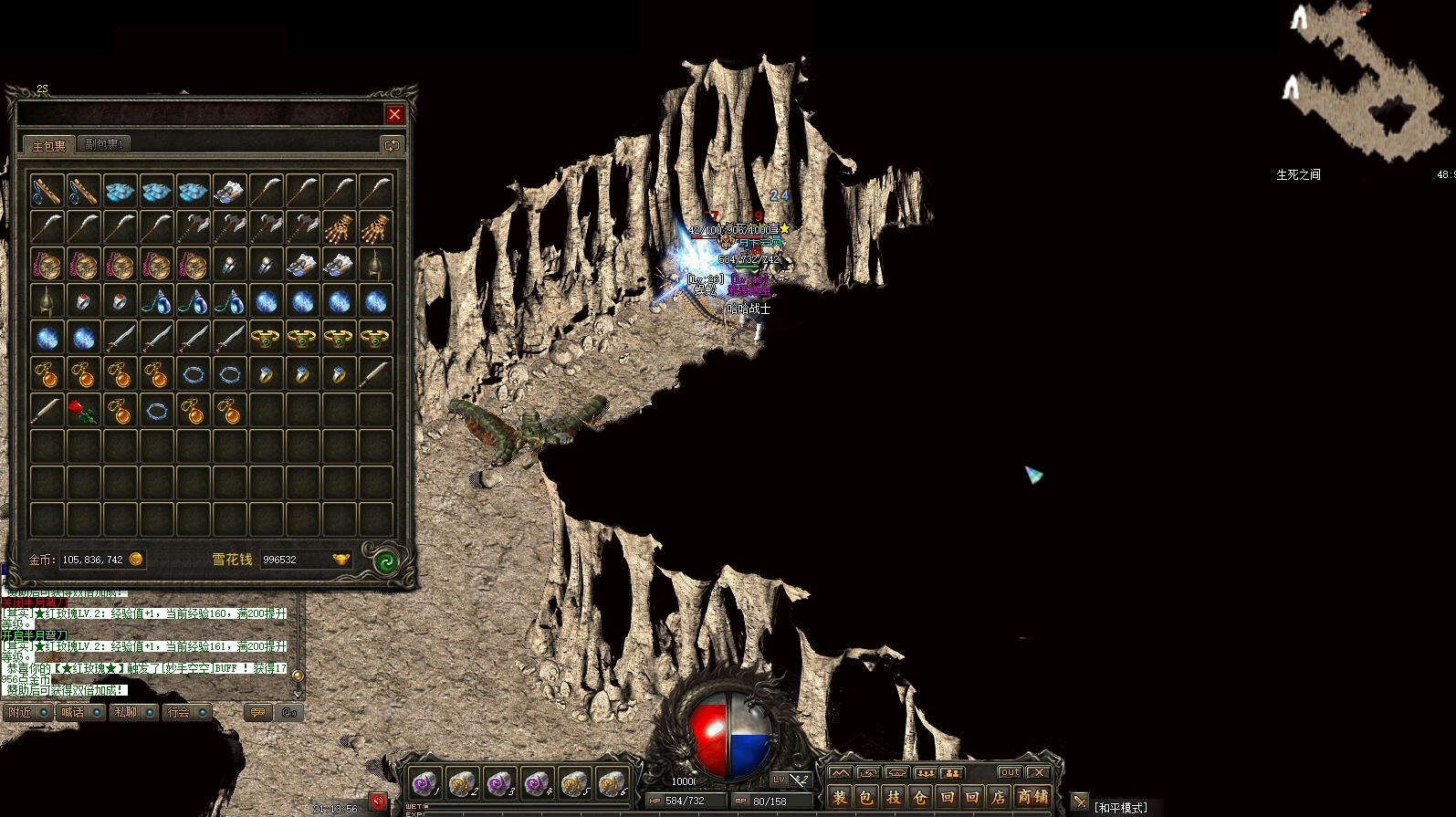Switch to the 副包裹1 bag tab
The image size is (1456, 817).
[103, 144]
